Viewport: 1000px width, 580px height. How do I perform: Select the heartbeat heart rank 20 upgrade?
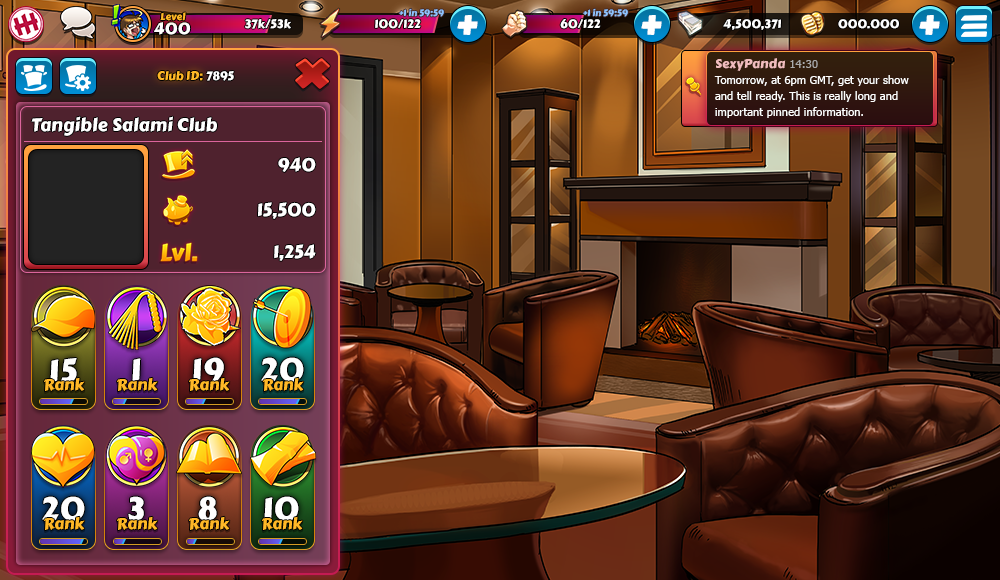[64, 488]
